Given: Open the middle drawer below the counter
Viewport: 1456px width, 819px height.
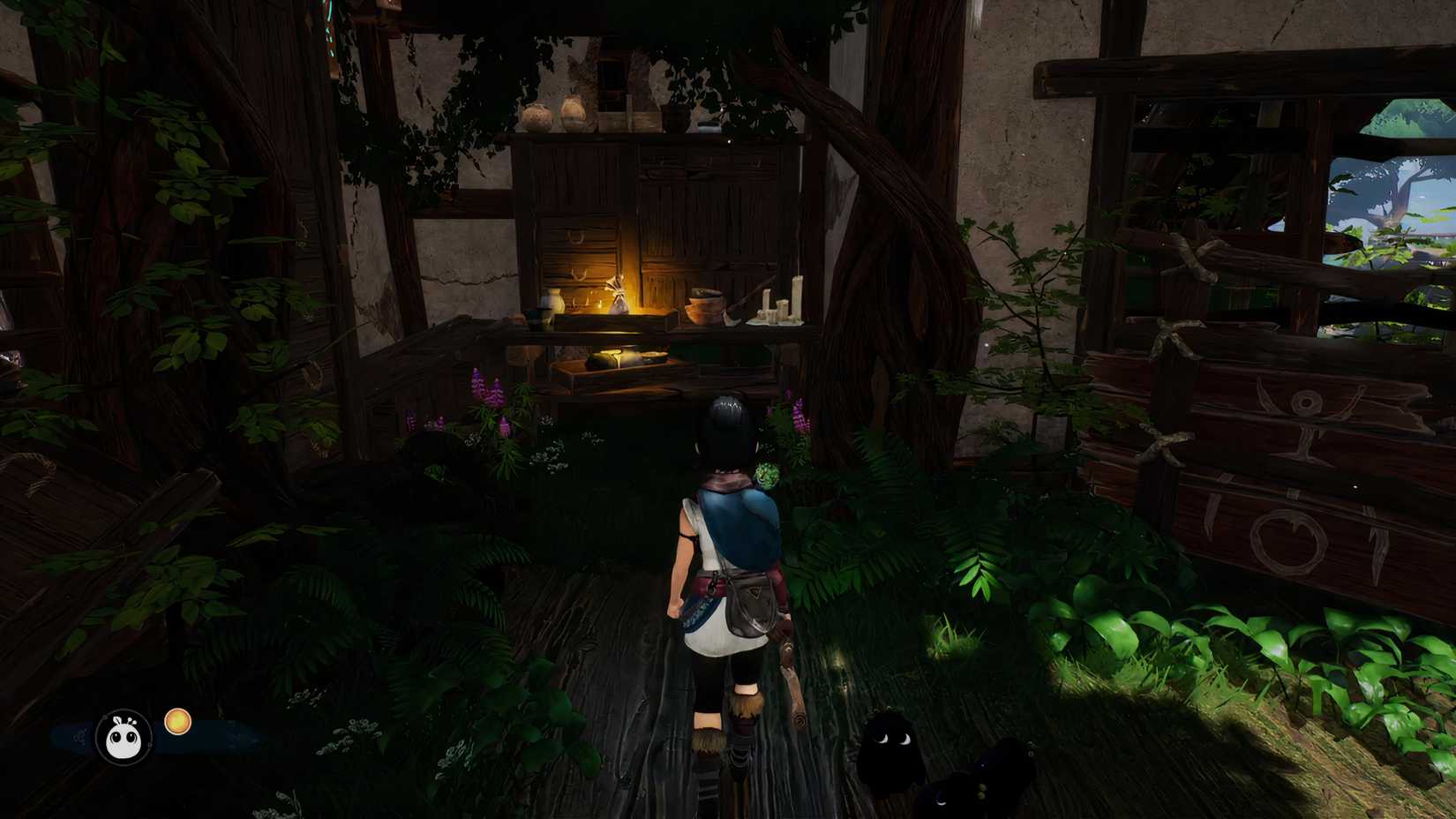Looking at the screenshot, I should [x=579, y=274].
